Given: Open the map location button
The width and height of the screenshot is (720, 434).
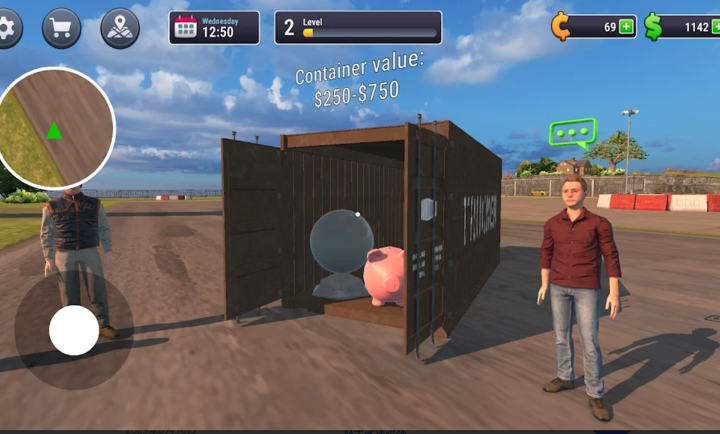Looking at the screenshot, I should (x=120, y=28).
